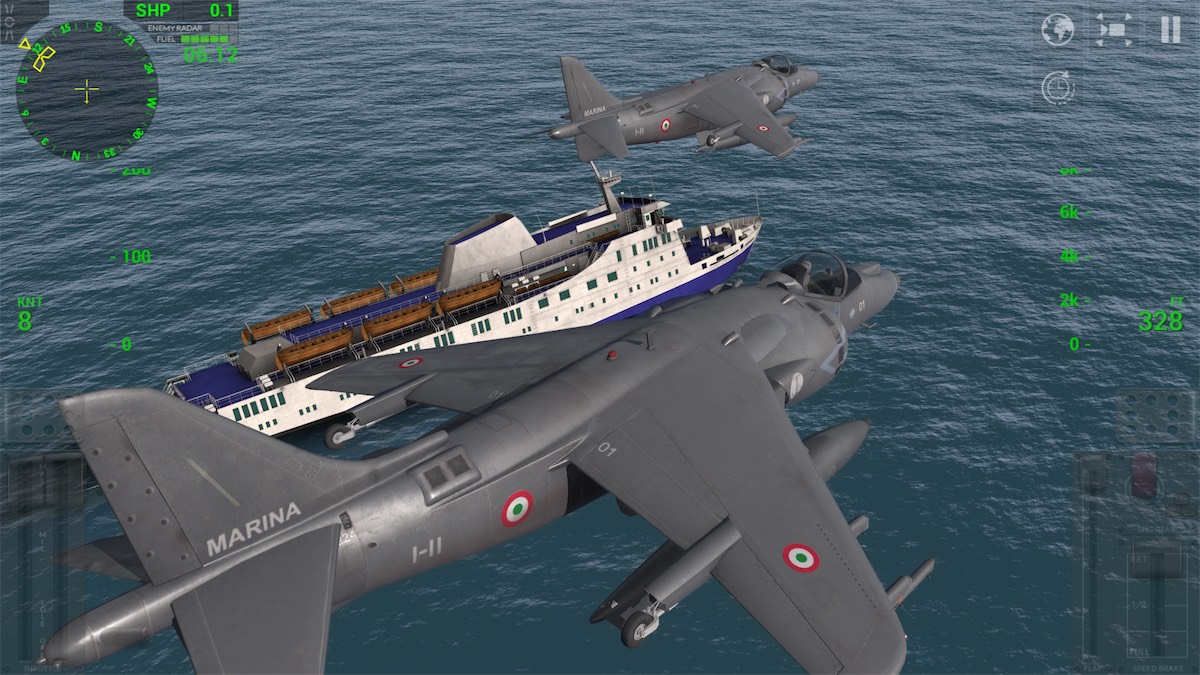Pause the flight with the pause button
This screenshot has height=675, width=1200.
tap(1170, 30)
